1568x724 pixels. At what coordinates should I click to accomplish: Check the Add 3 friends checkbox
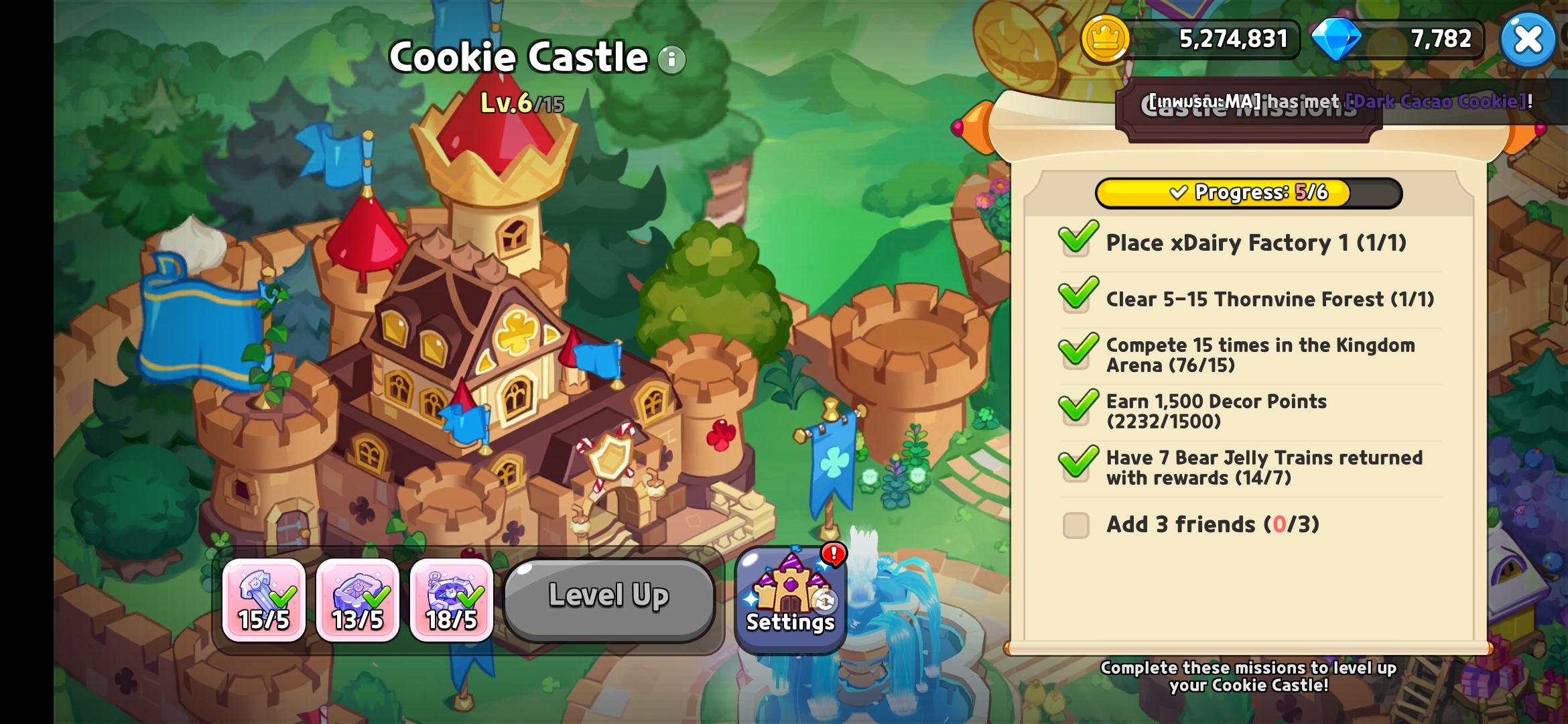[x=1075, y=525]
